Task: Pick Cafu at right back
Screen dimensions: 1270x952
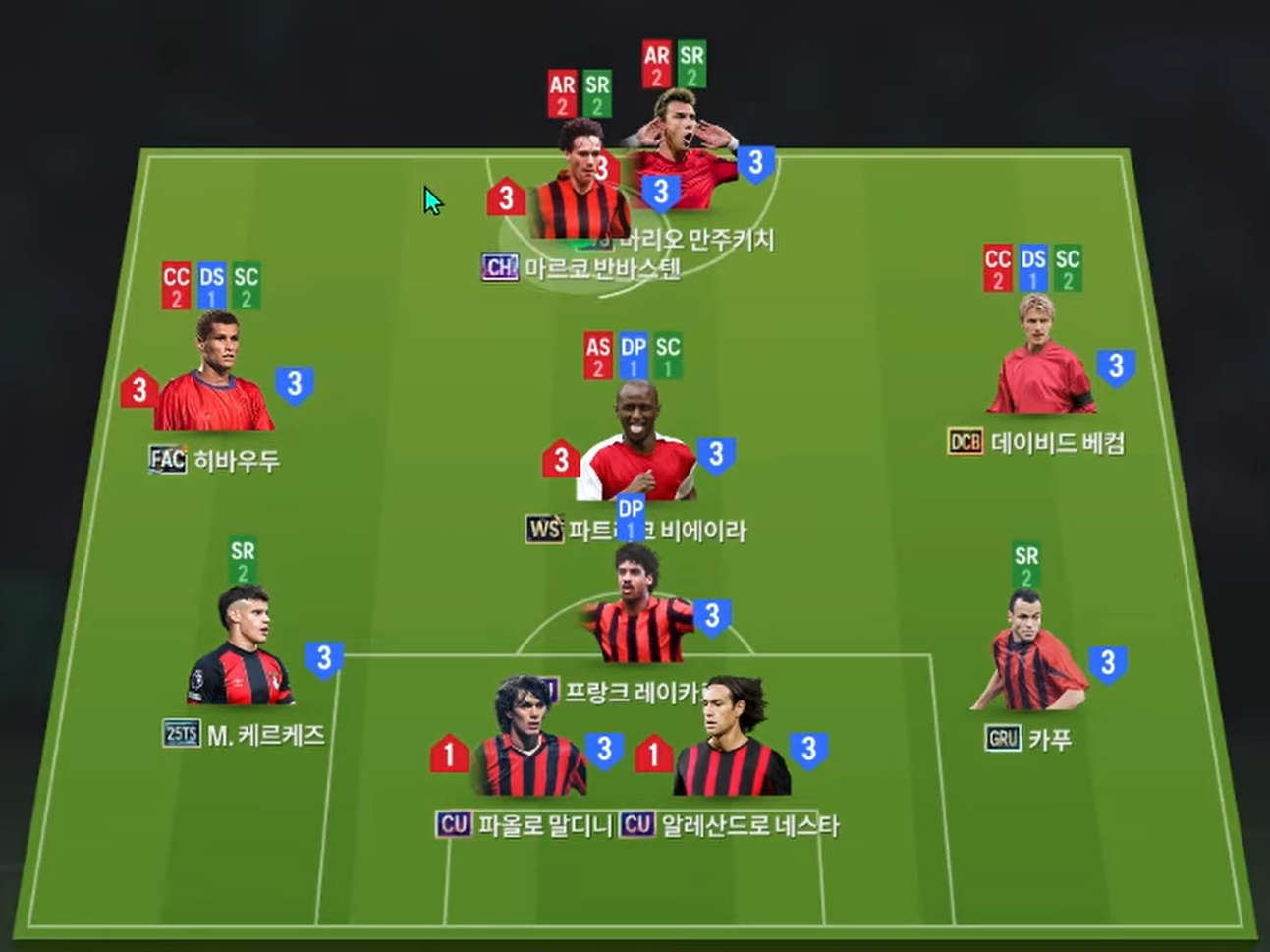Action: pos(1028,653)
